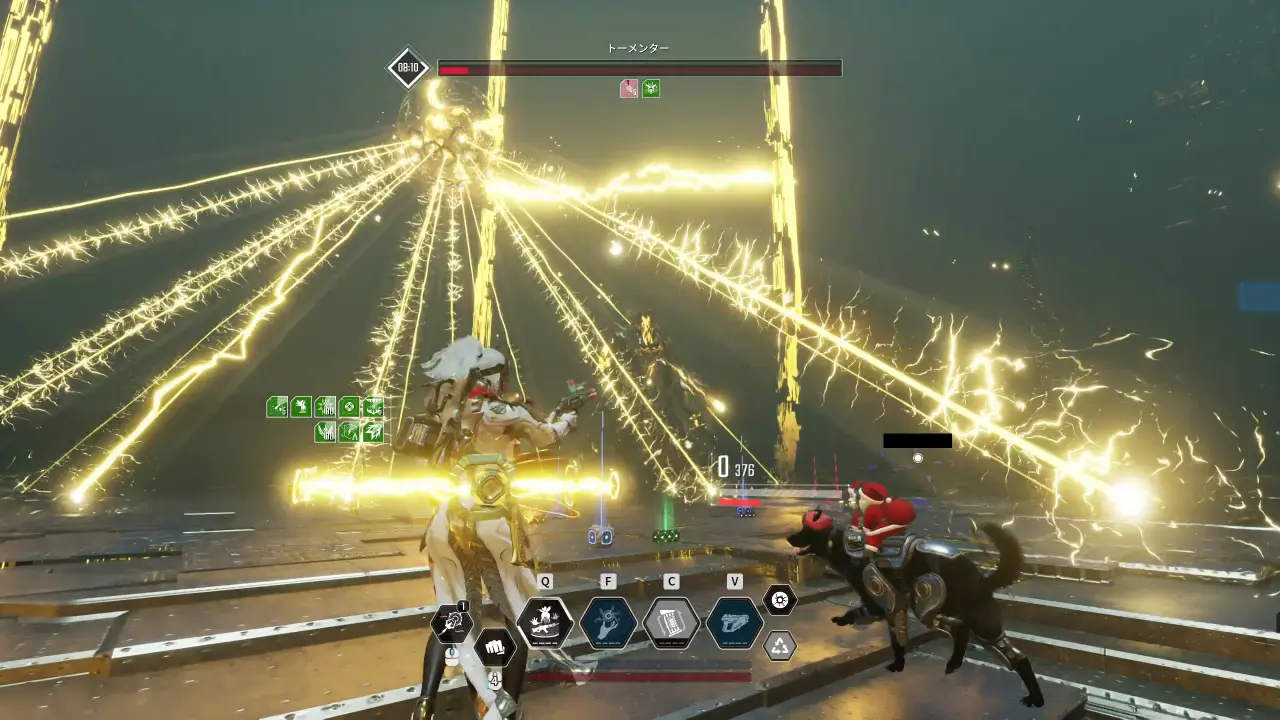Select the recycle arrows hexagon icon
The width and height of the screenshot is (1280, 720).
pyautogui.click(x=780, y=646)
